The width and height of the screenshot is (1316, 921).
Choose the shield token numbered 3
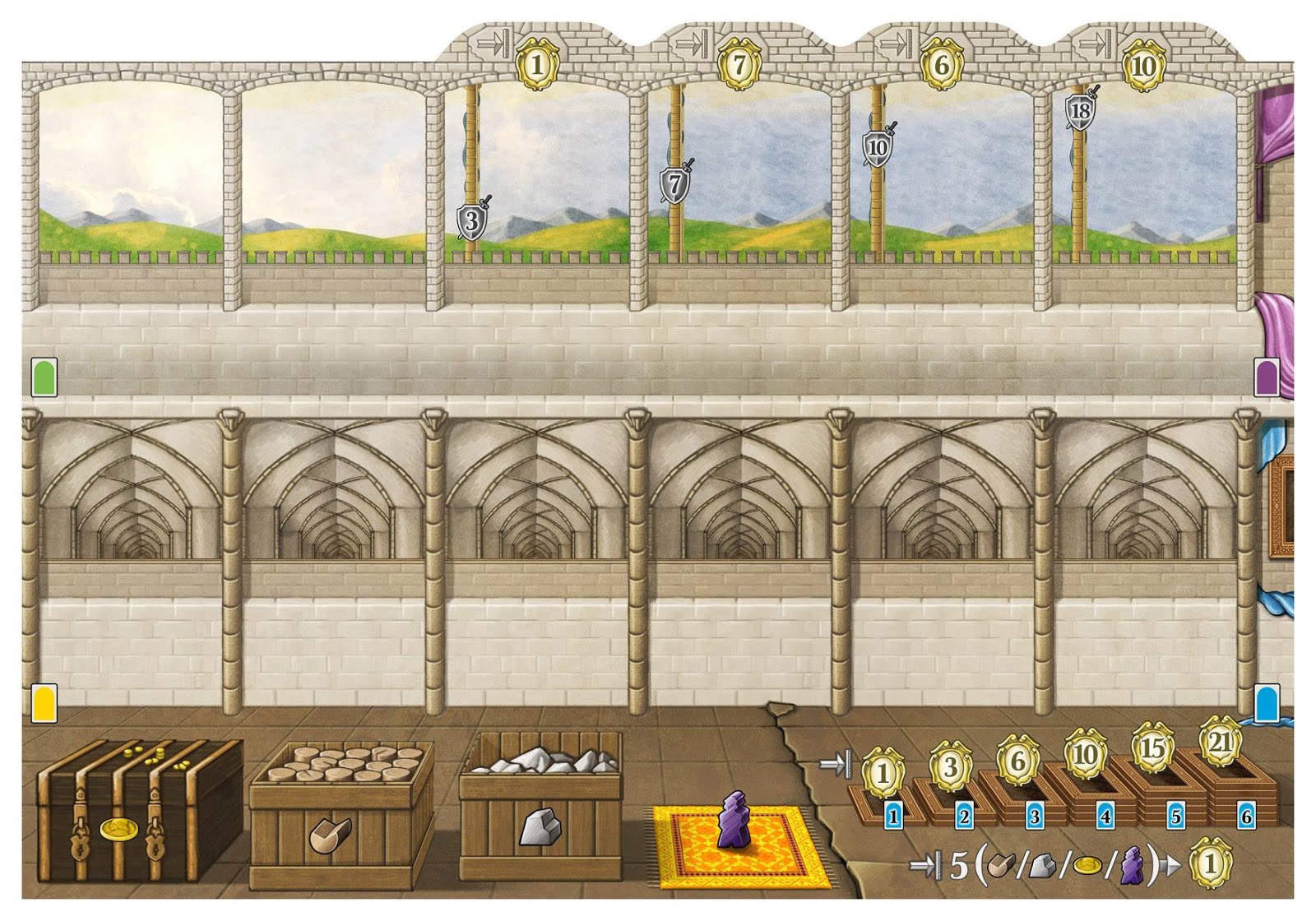click(471, 220)
